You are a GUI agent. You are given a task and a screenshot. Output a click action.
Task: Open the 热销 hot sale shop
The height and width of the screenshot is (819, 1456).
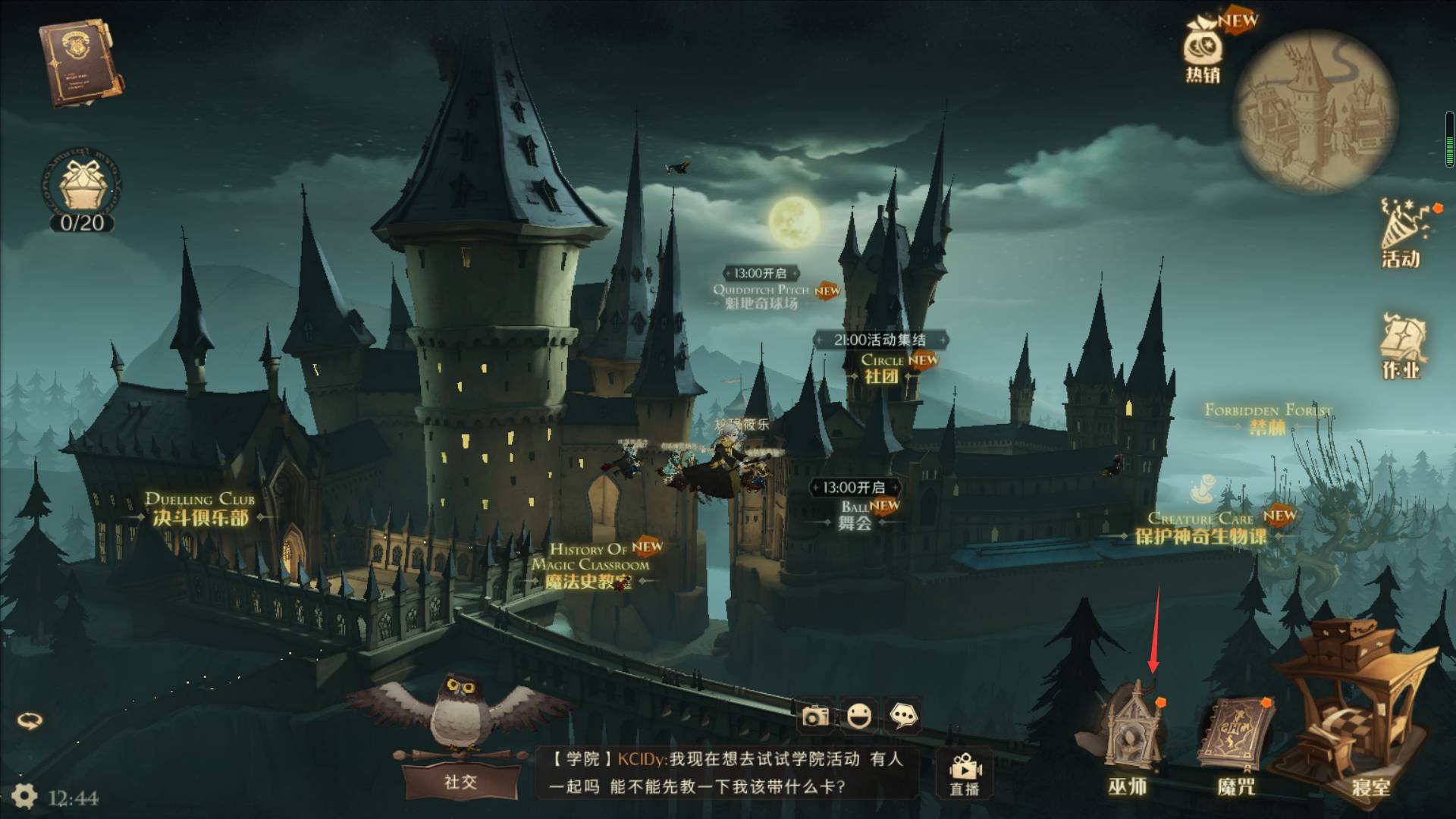[x=1200, y=53]
